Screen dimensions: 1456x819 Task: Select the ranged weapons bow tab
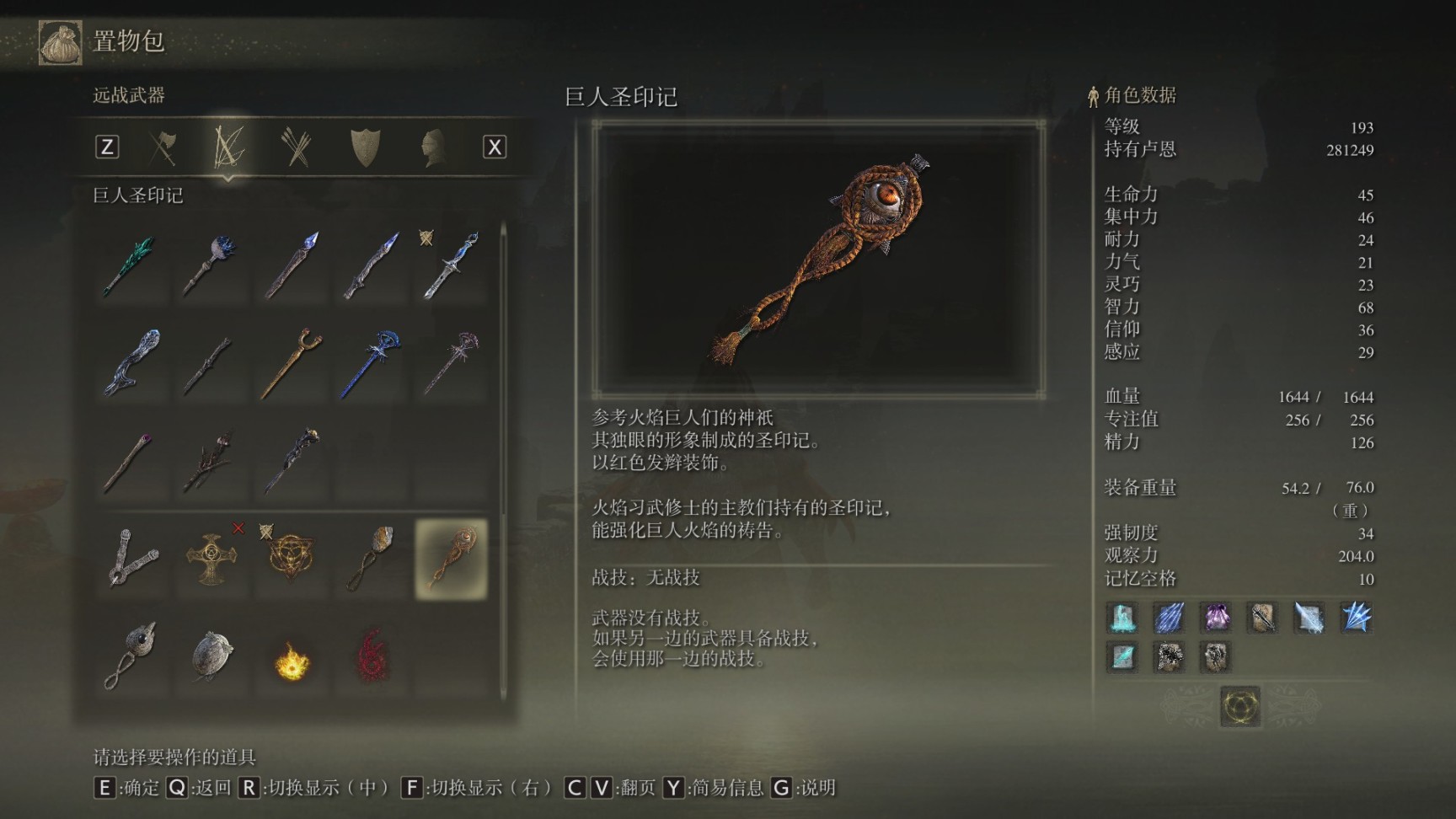[x=228, y=147]
